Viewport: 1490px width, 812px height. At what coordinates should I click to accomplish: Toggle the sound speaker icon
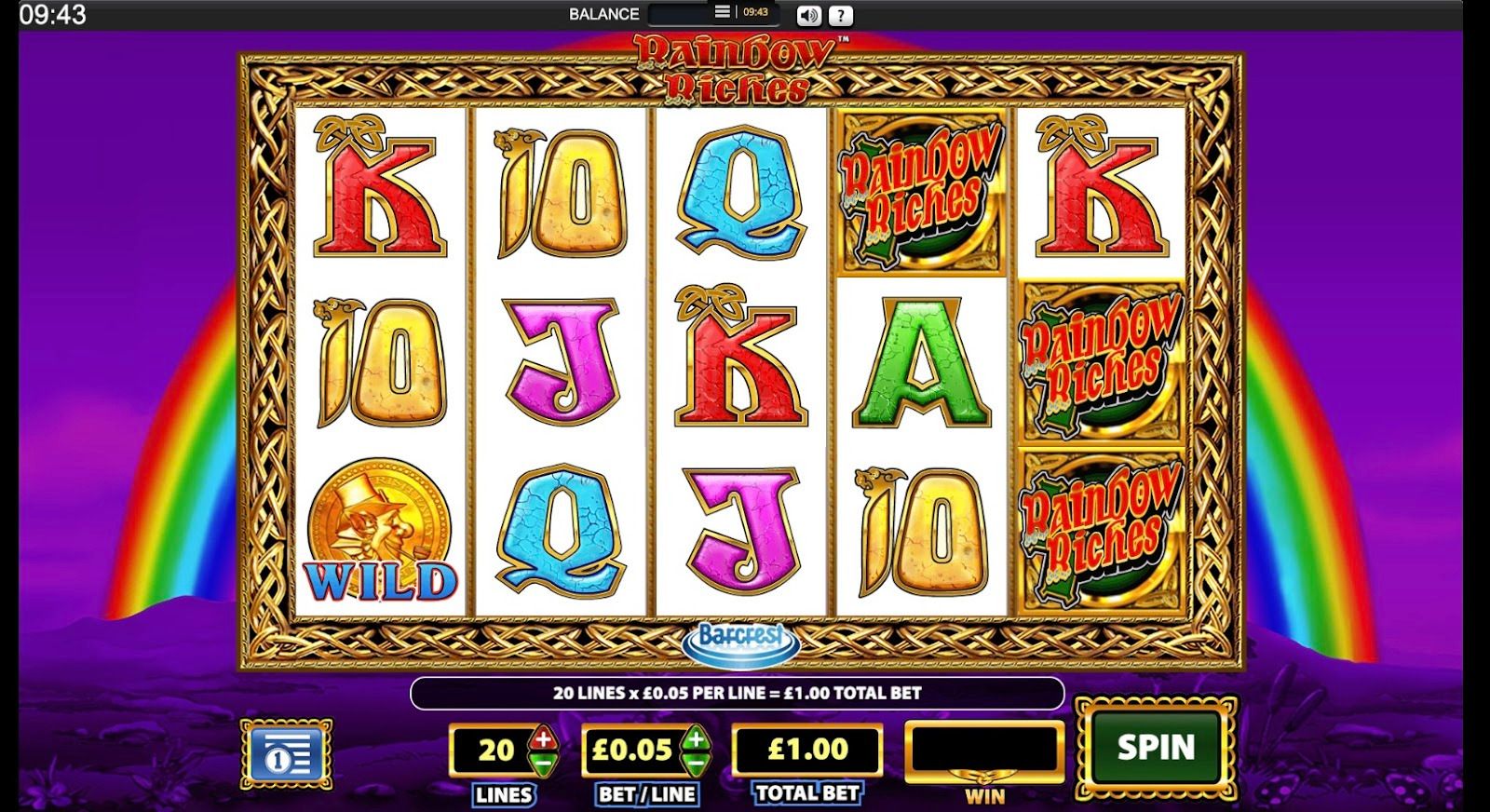(808, 15)
